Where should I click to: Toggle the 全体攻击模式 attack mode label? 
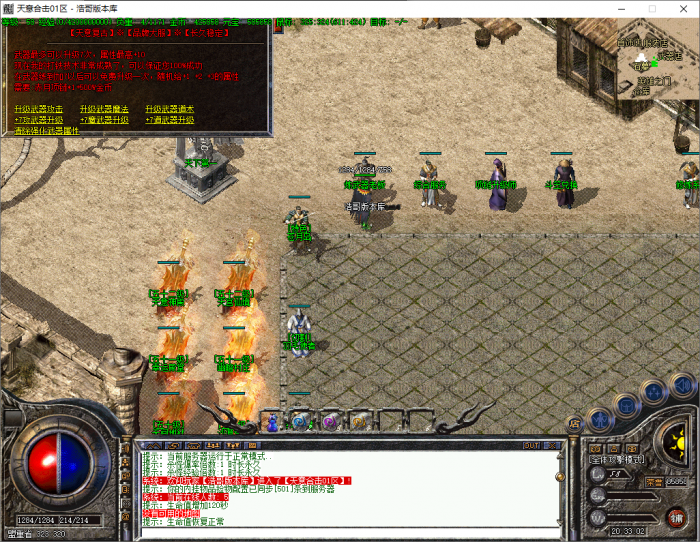click(x=617, y=460)
